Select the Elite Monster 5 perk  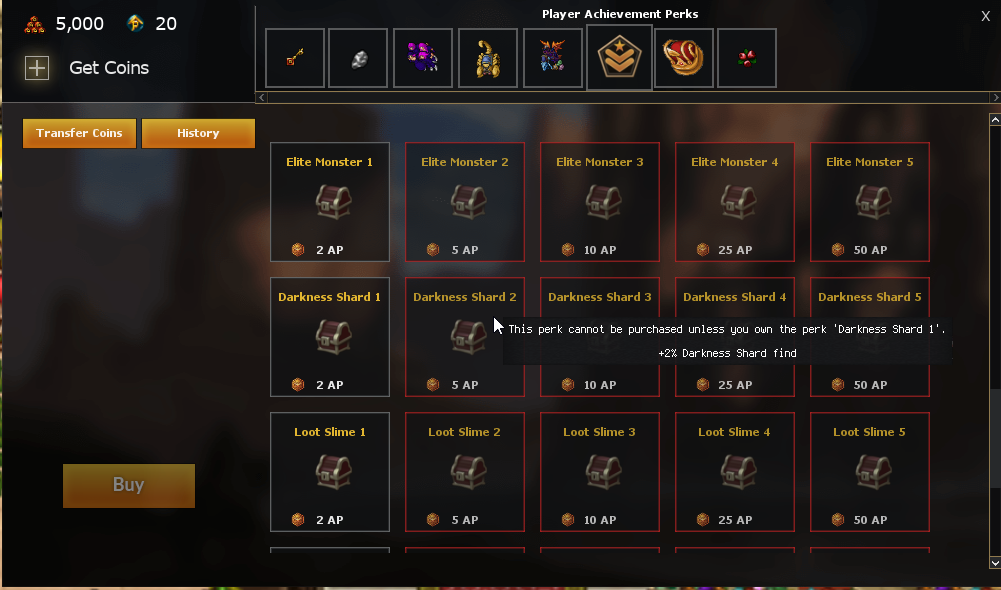point(870,202)
